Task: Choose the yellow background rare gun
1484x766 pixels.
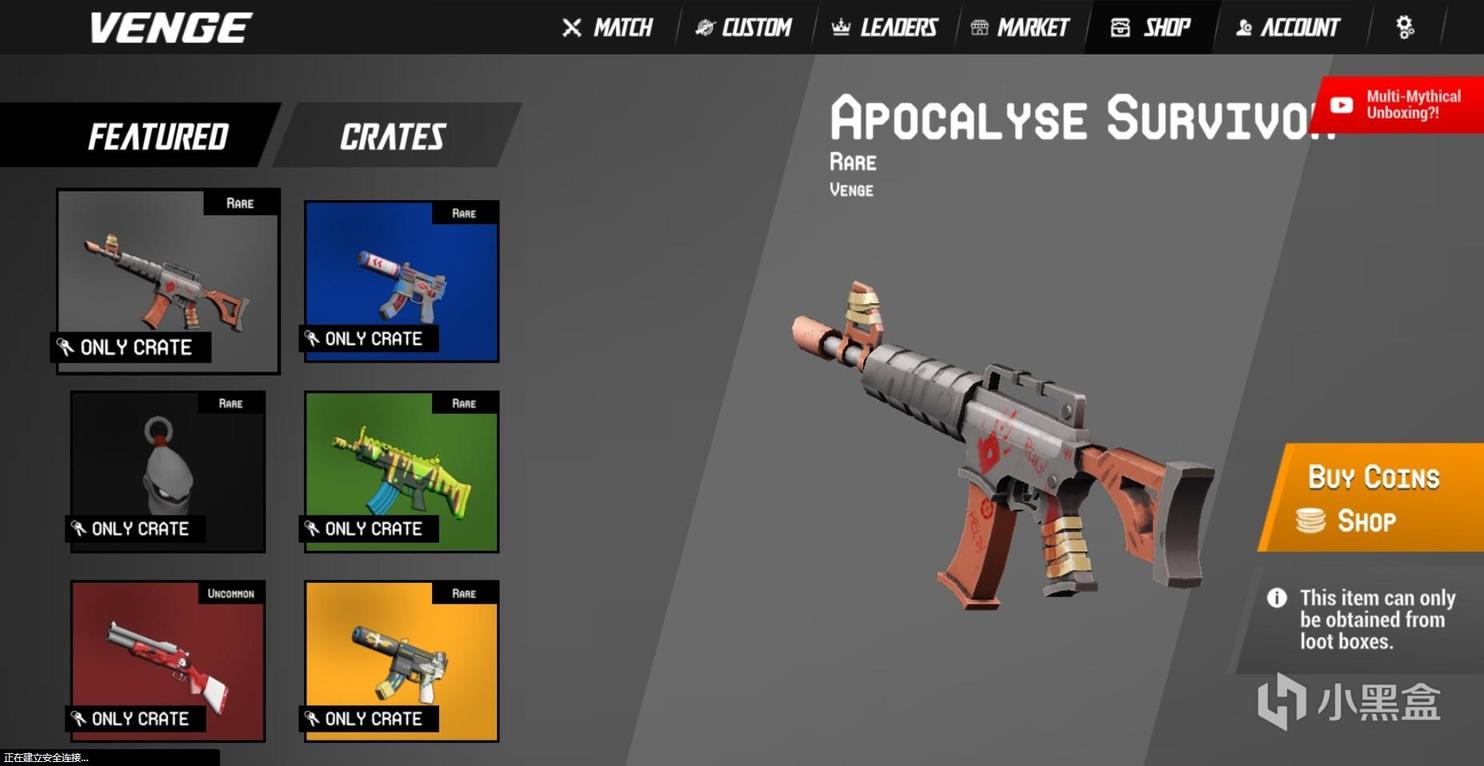Action: click(x=401, y=661)
